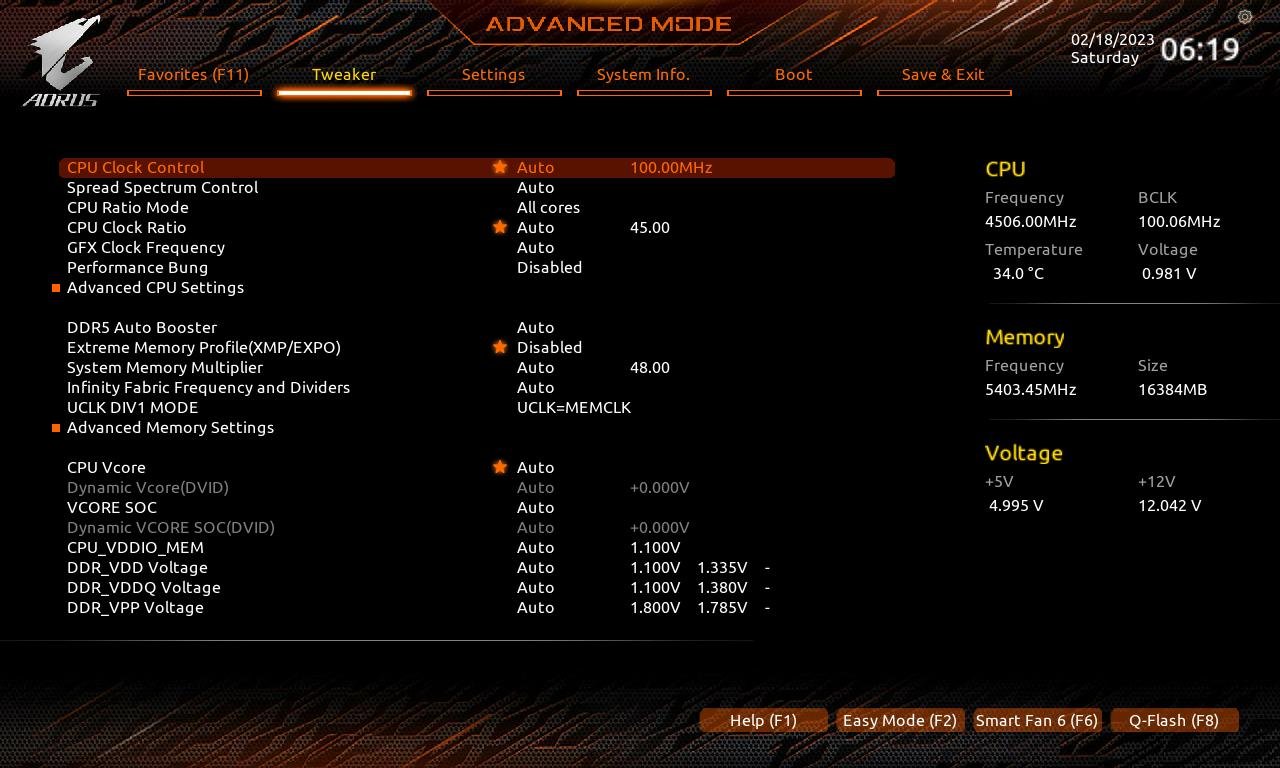Expand the Advanced Memory Settings submenu

tap(170, 427)
